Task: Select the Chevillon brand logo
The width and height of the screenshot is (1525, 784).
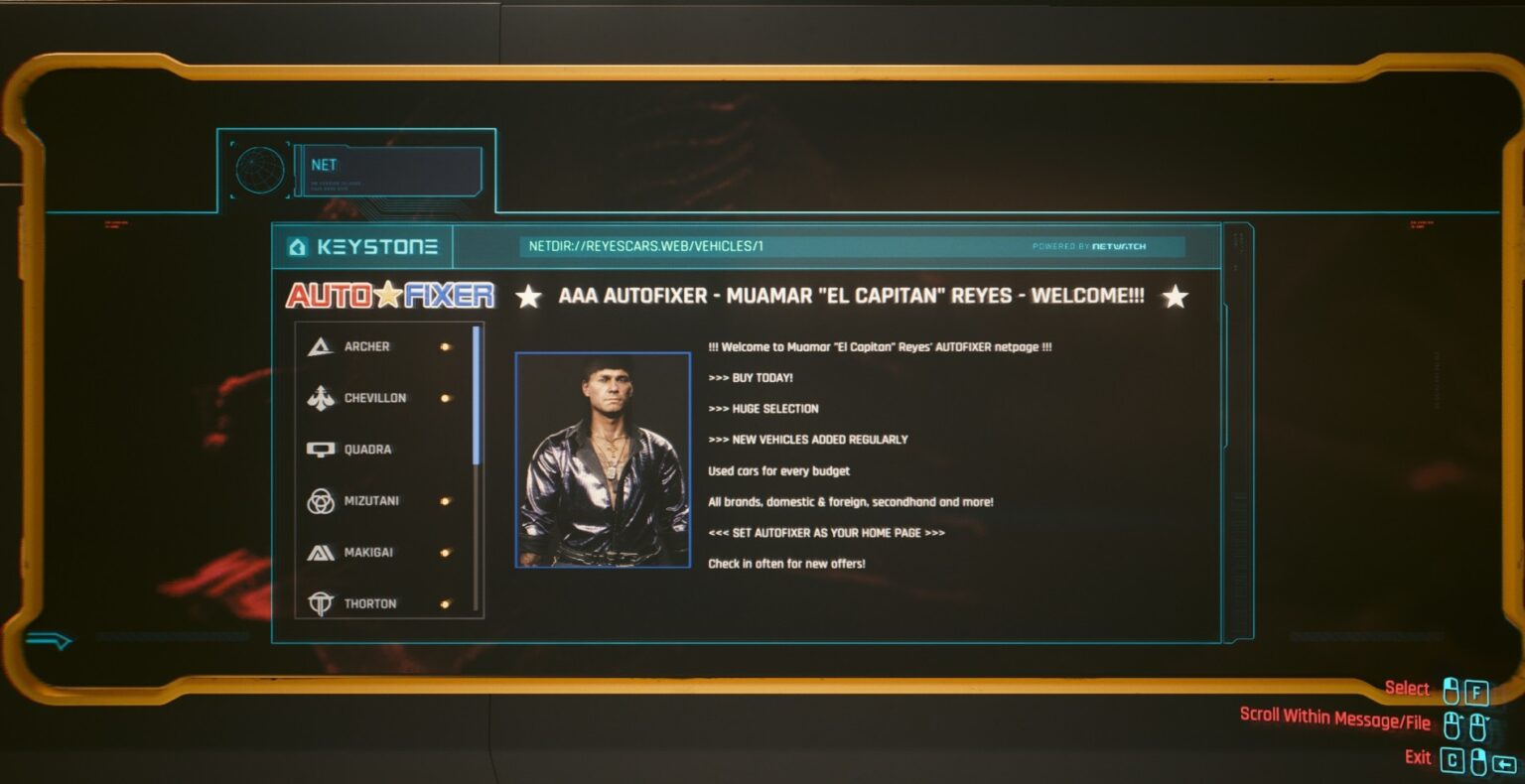Action: click(320, 397)
